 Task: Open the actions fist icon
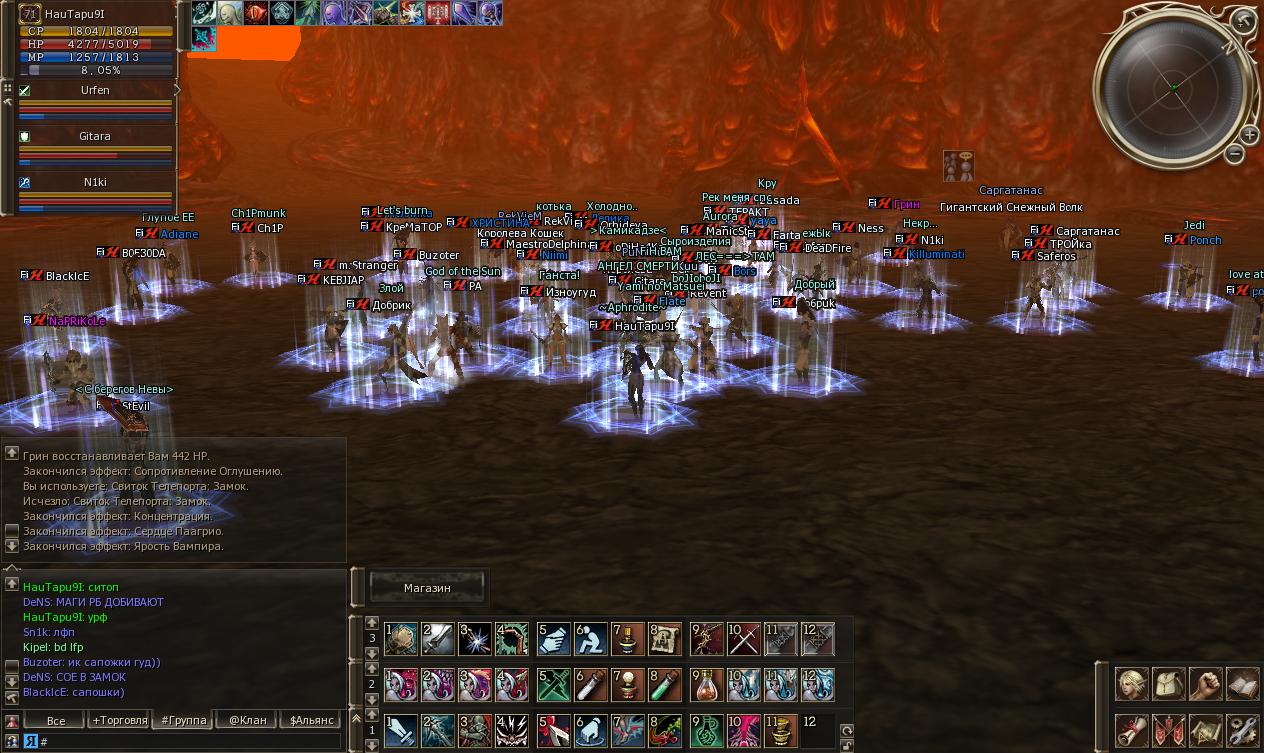[x=1206, y=684]
